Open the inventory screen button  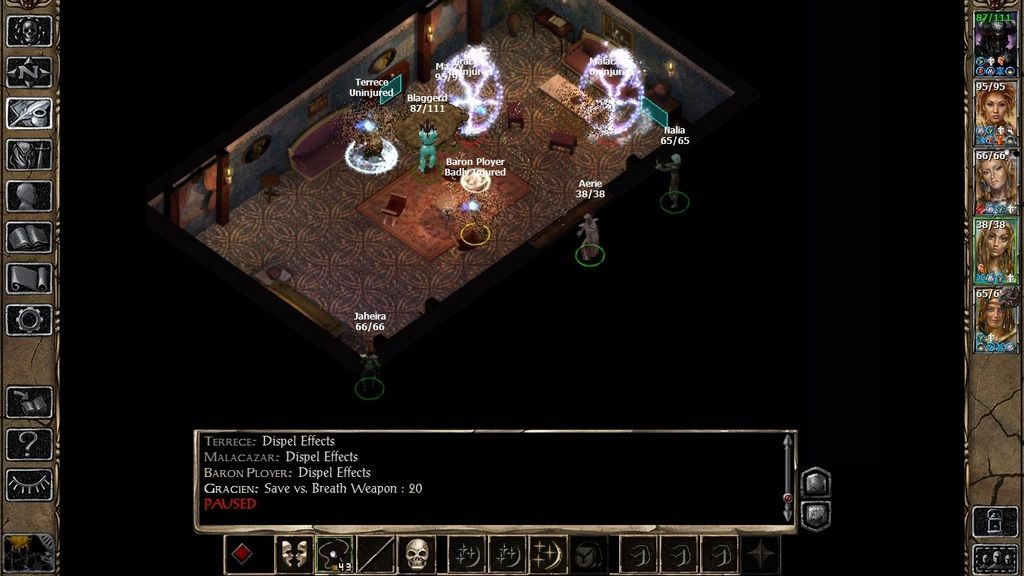tap(29, 155)
